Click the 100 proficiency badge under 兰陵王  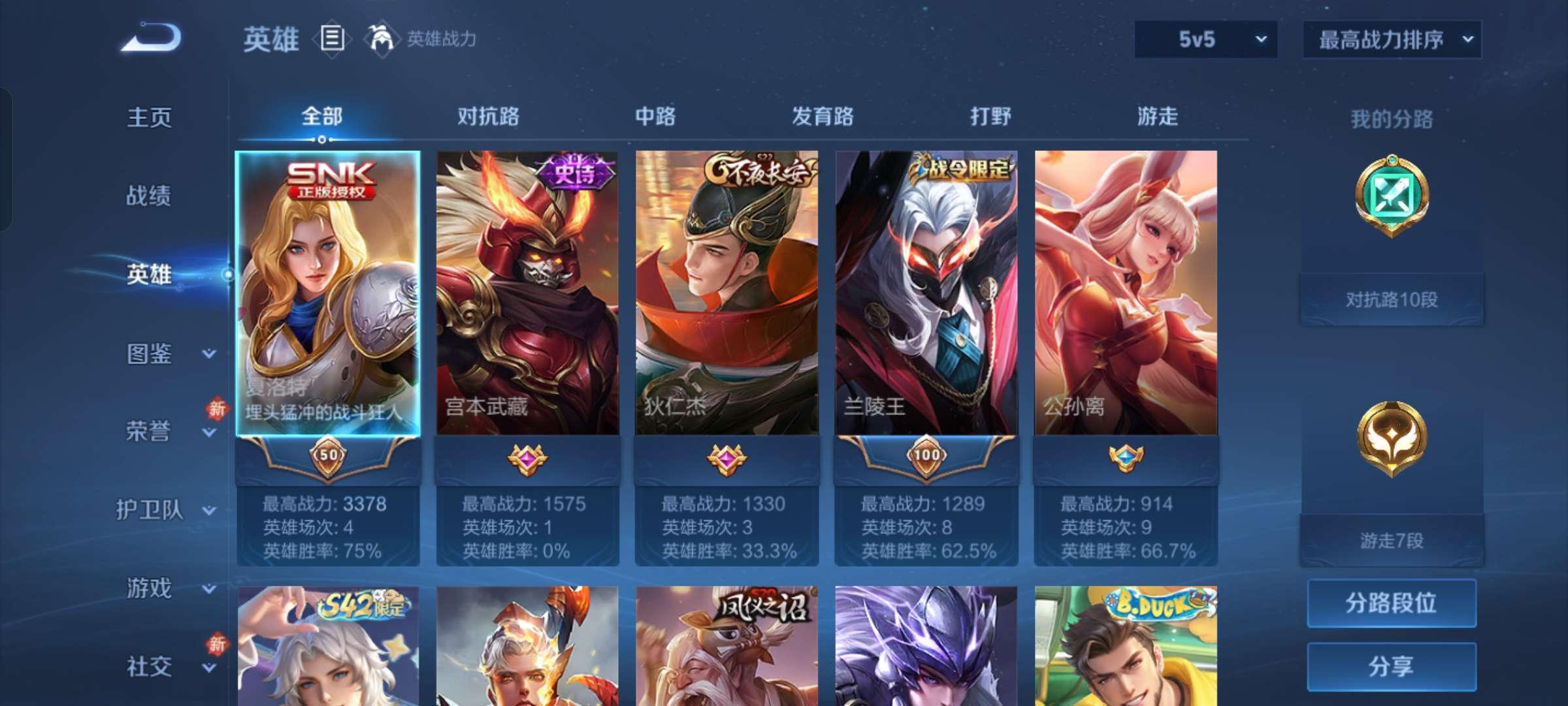tap(927, 456)
